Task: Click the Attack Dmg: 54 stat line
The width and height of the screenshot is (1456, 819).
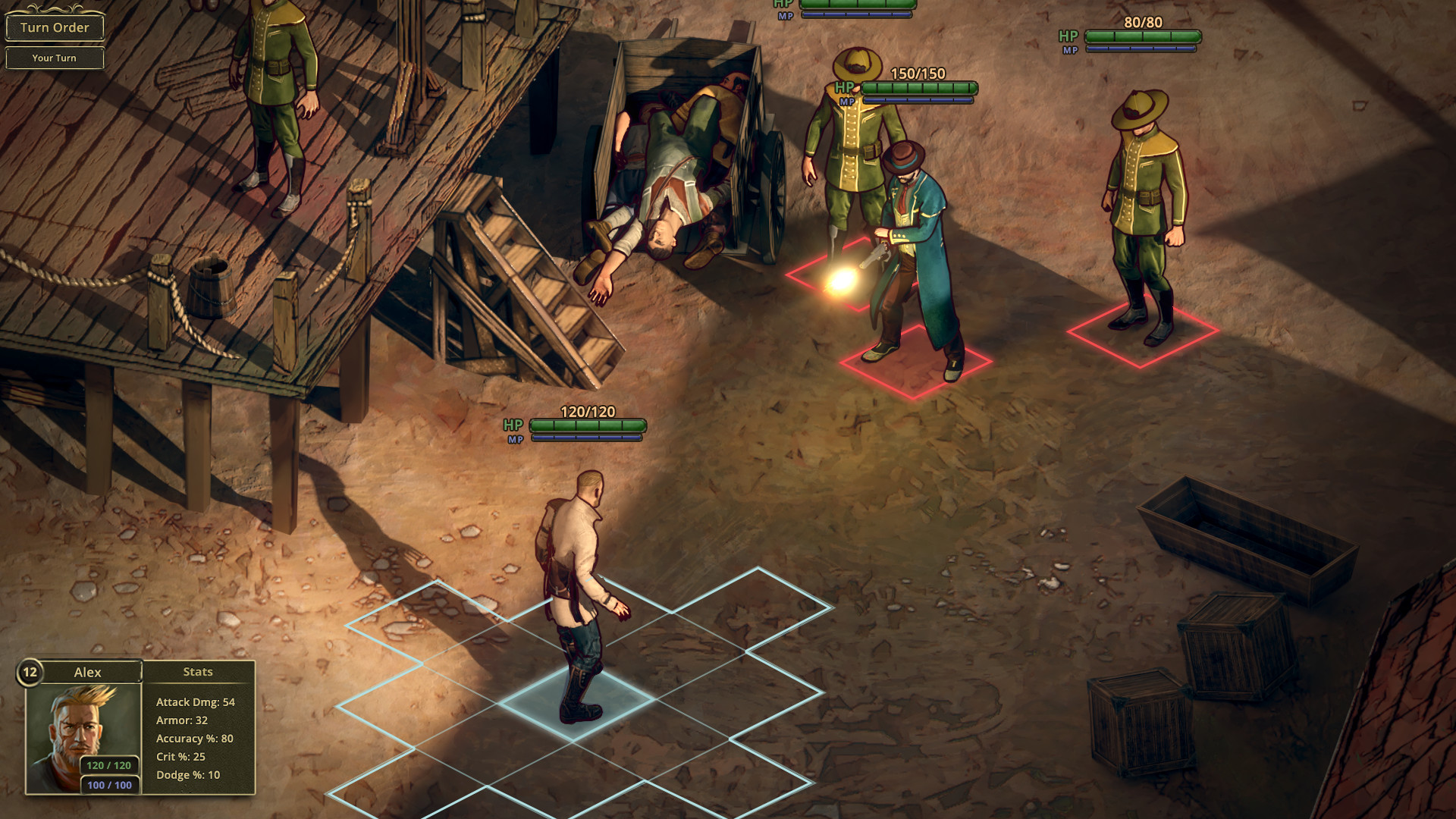Action: [196, 702]
